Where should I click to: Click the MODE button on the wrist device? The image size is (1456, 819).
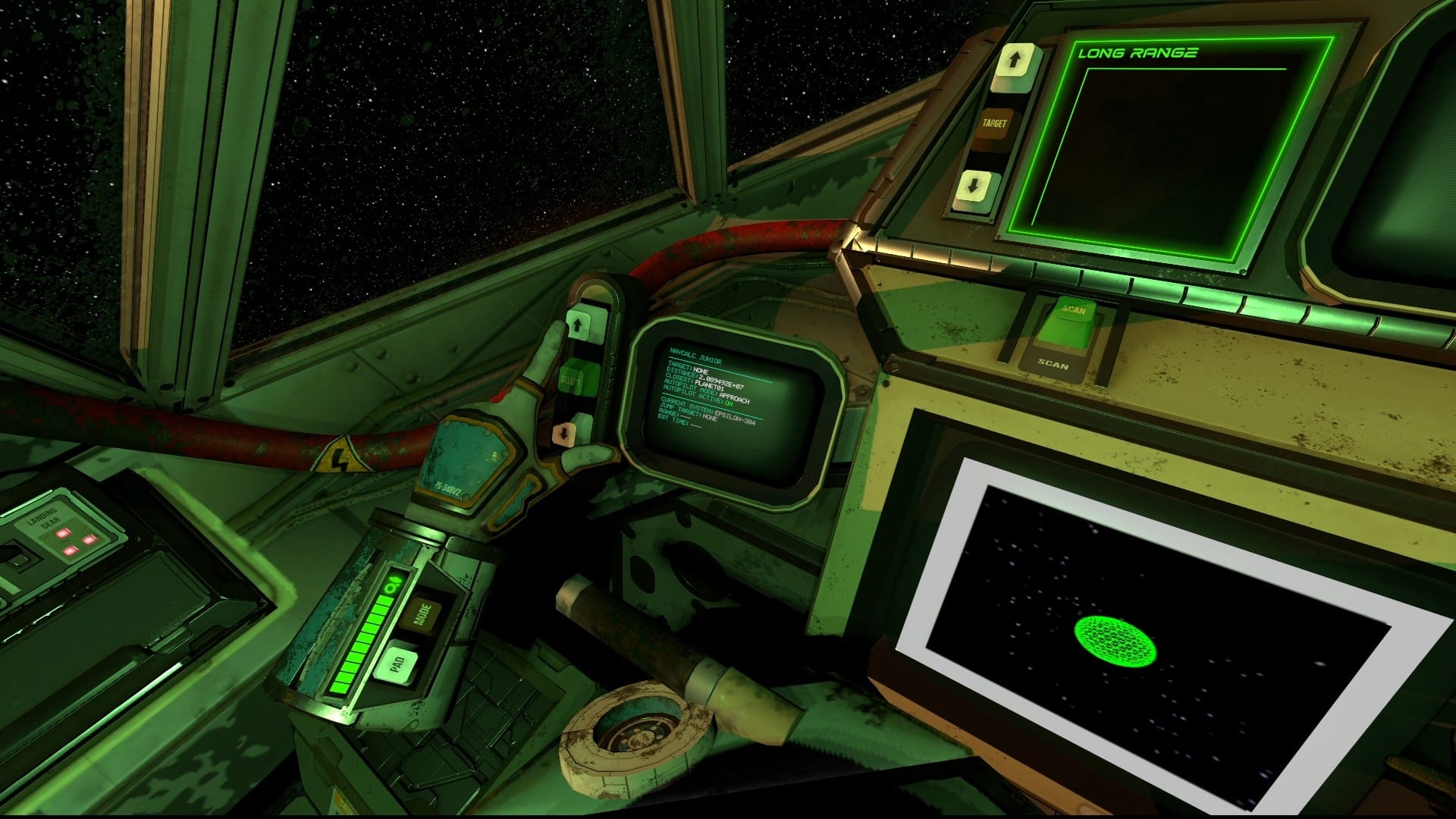pyautogui.click(x=421, y=615)
